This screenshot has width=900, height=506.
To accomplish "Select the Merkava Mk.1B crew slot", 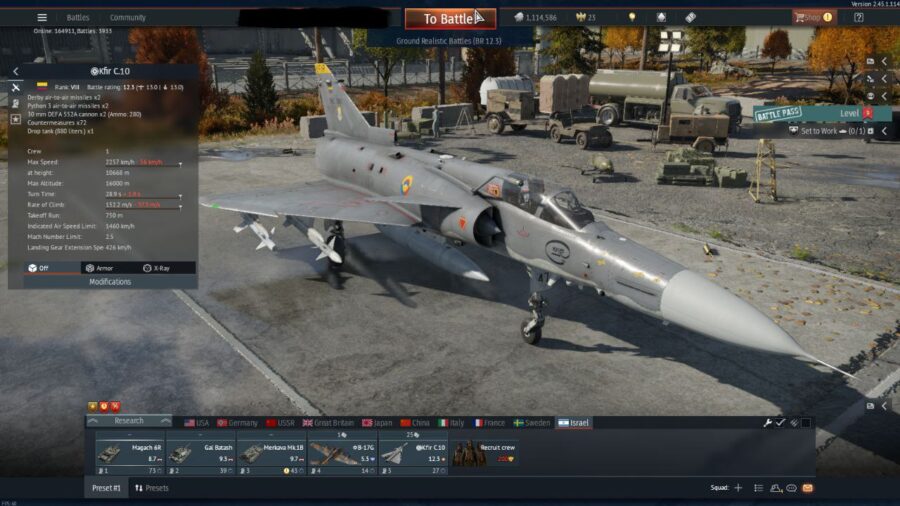I will tap(272, 454).
